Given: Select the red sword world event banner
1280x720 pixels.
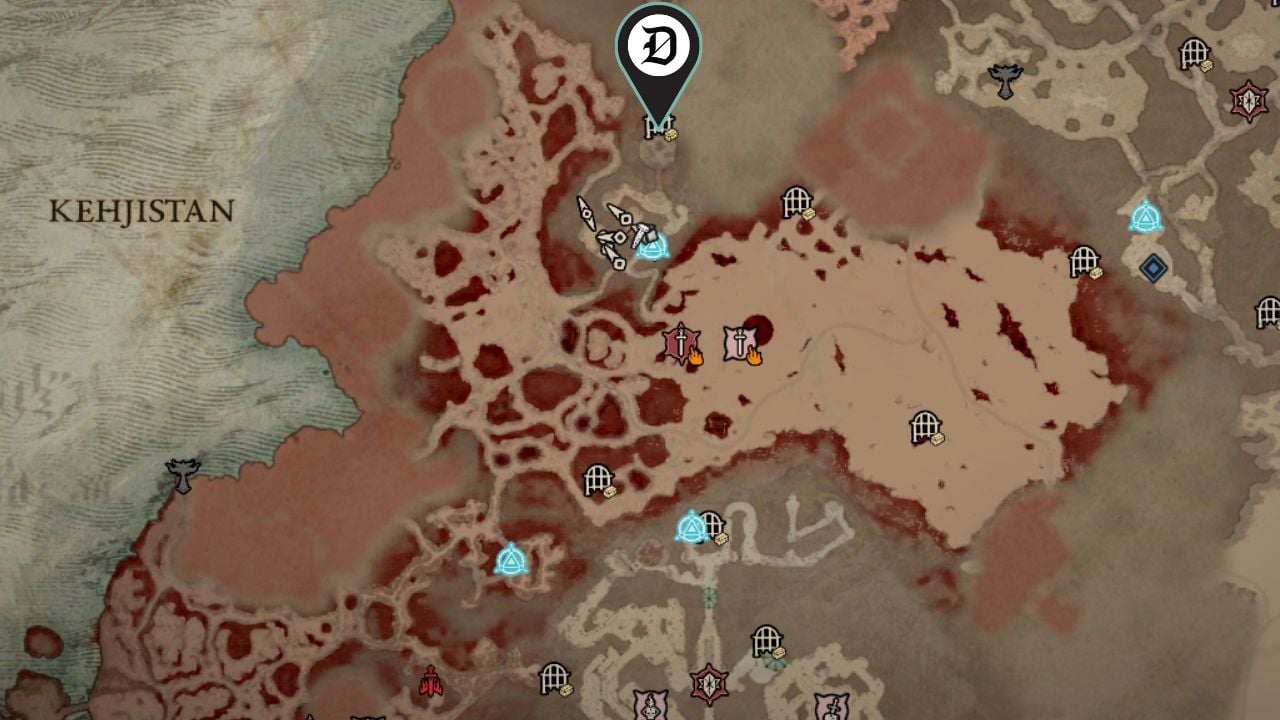Looking at the screenshot, I should [x=680, y=345].
